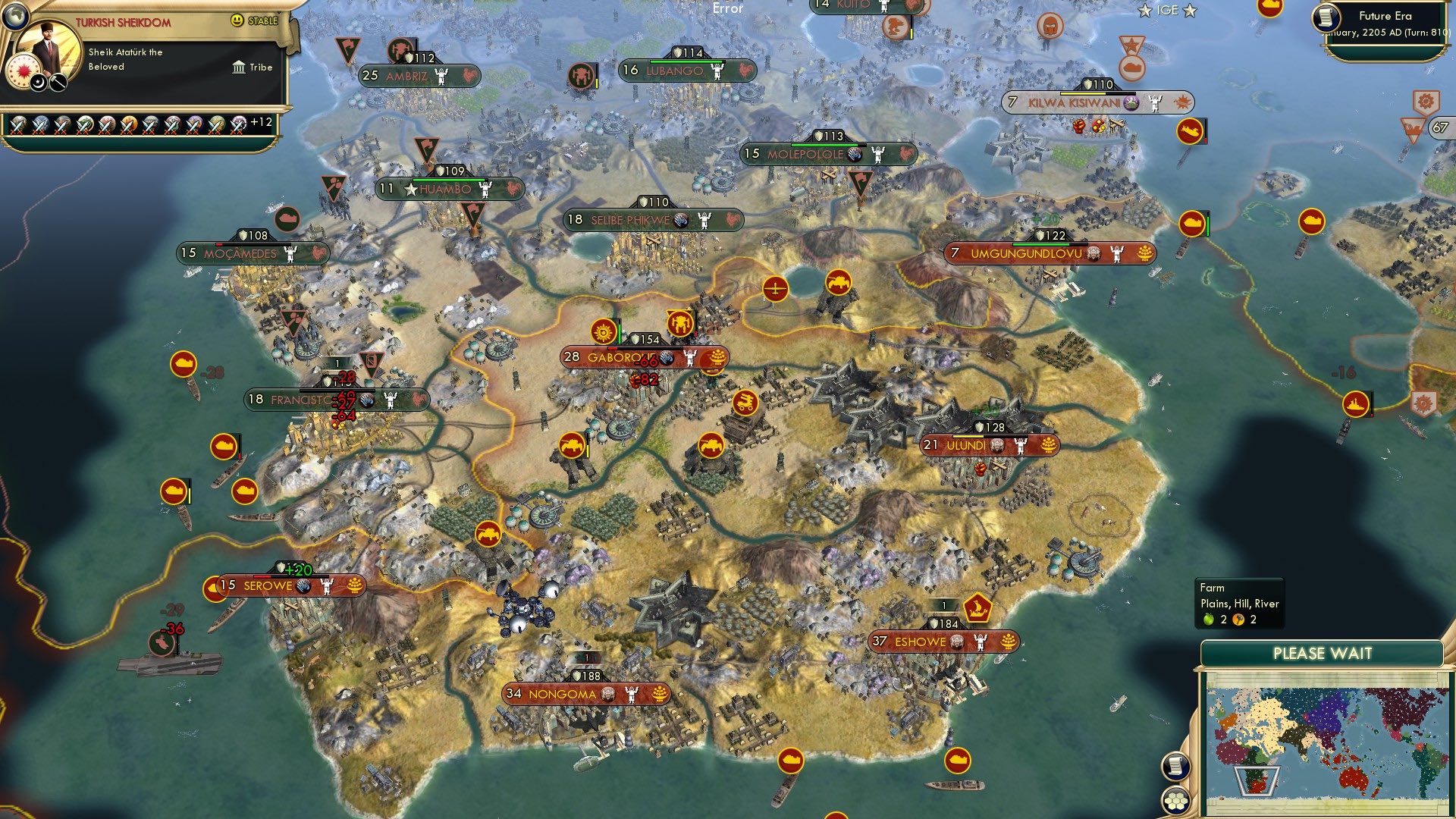Toggle the second IGE star
Image resolution: width=1456 pixels, height=819 pixels.
1188,11
